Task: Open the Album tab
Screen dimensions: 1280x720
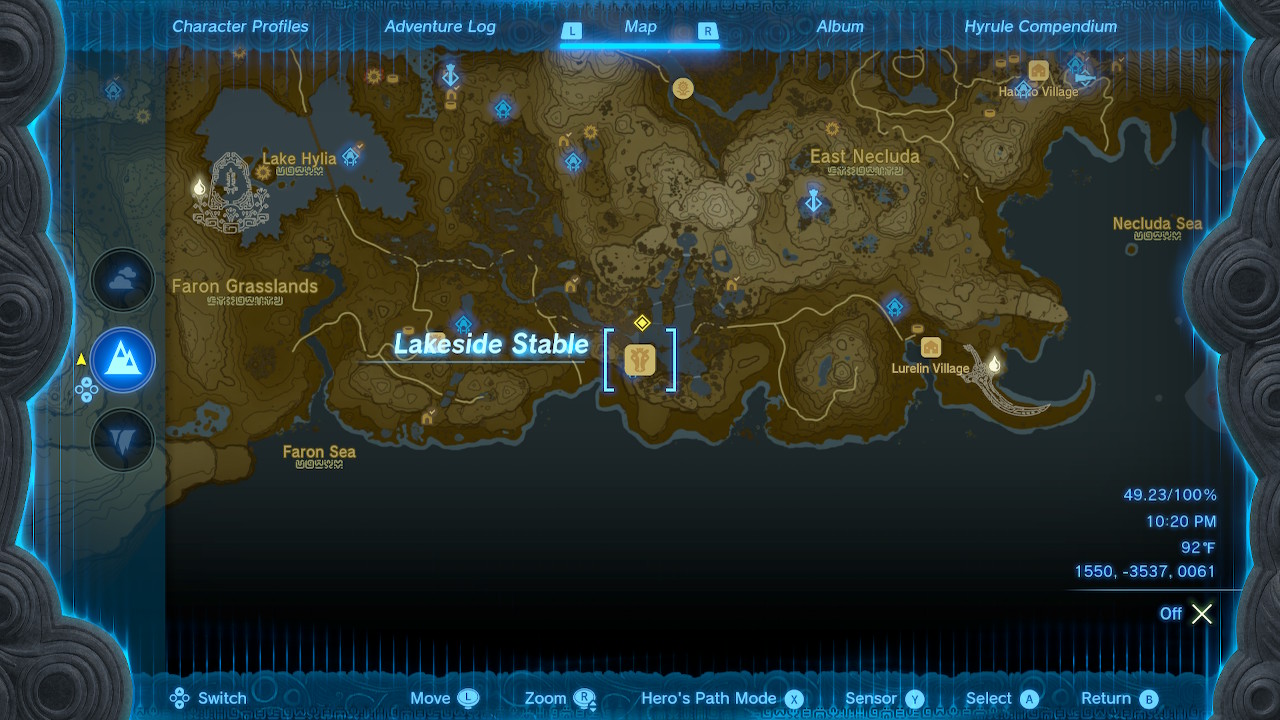Action: point(840,26)
